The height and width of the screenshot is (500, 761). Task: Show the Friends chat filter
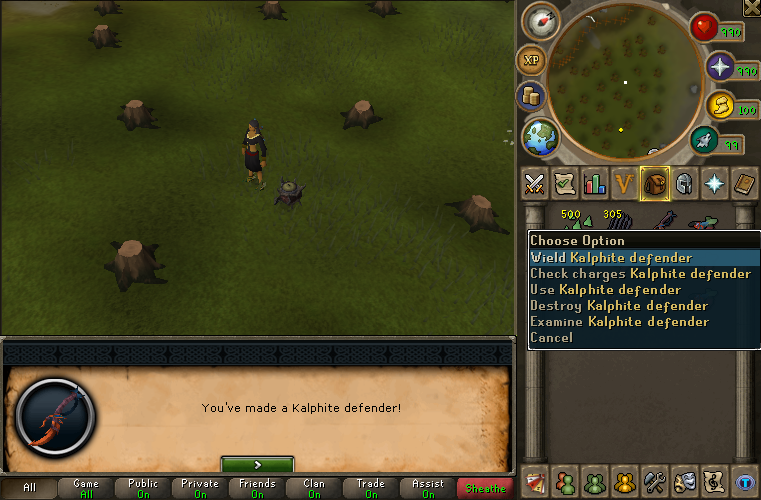pos(257,488)
